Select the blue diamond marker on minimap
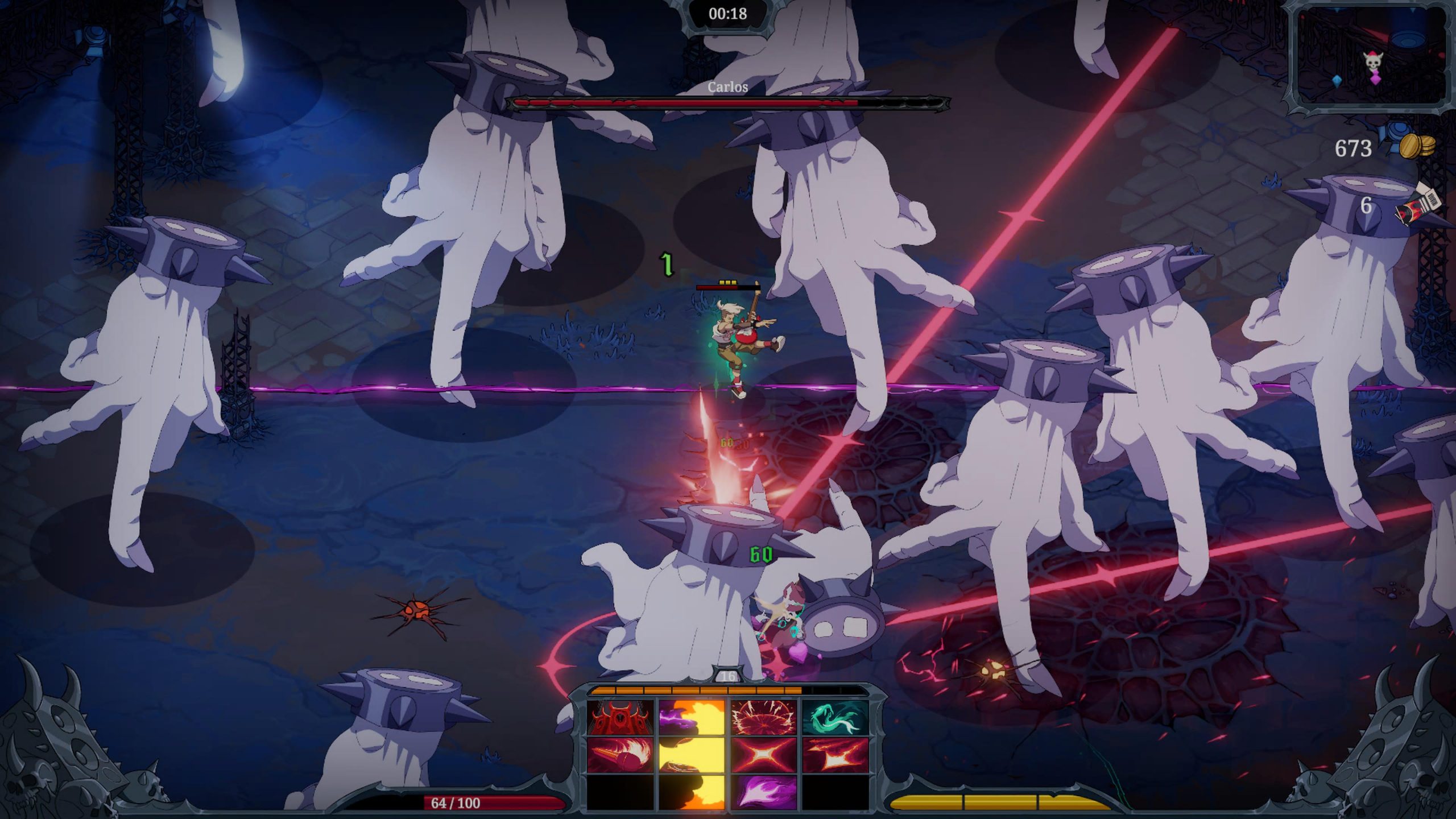The image size is (1456, 819). tap(1337, 81)
